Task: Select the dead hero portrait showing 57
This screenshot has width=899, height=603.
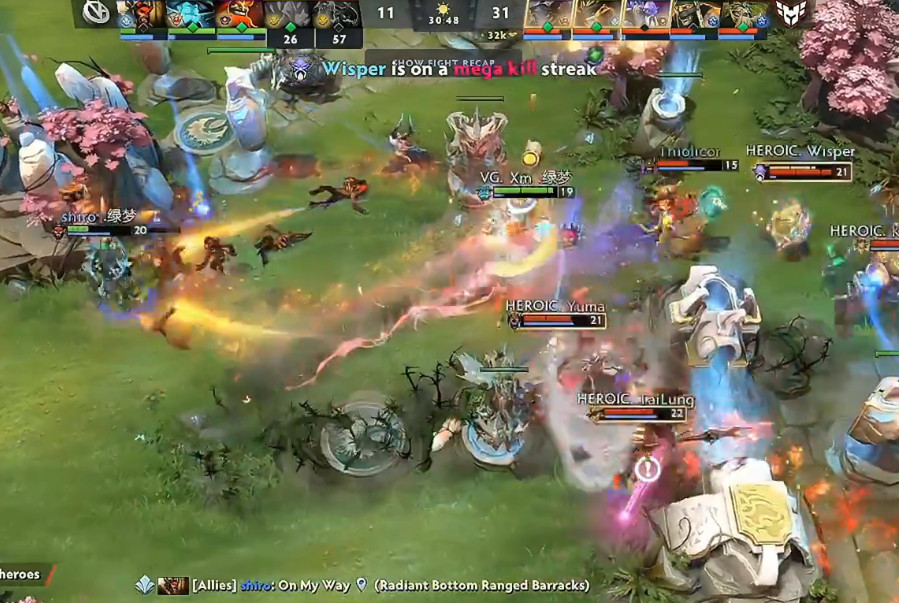Action: click(x=339, y=16)
